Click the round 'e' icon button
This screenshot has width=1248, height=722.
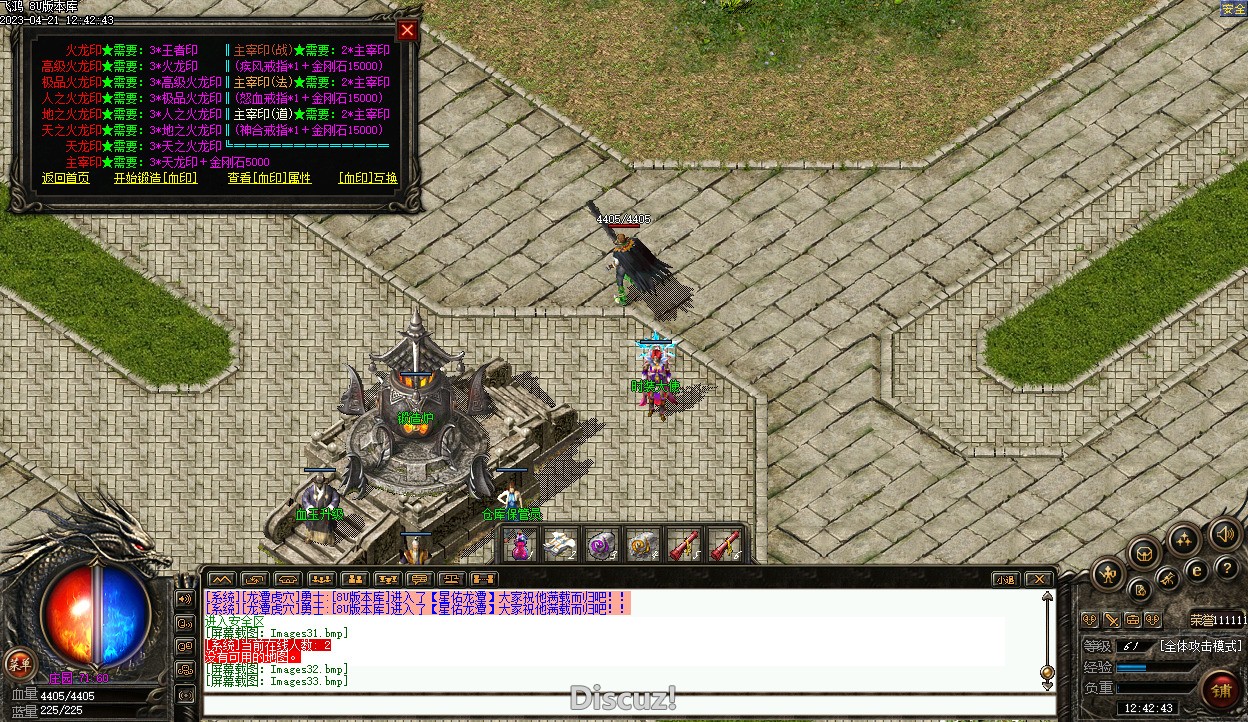tap(1196, 570)
